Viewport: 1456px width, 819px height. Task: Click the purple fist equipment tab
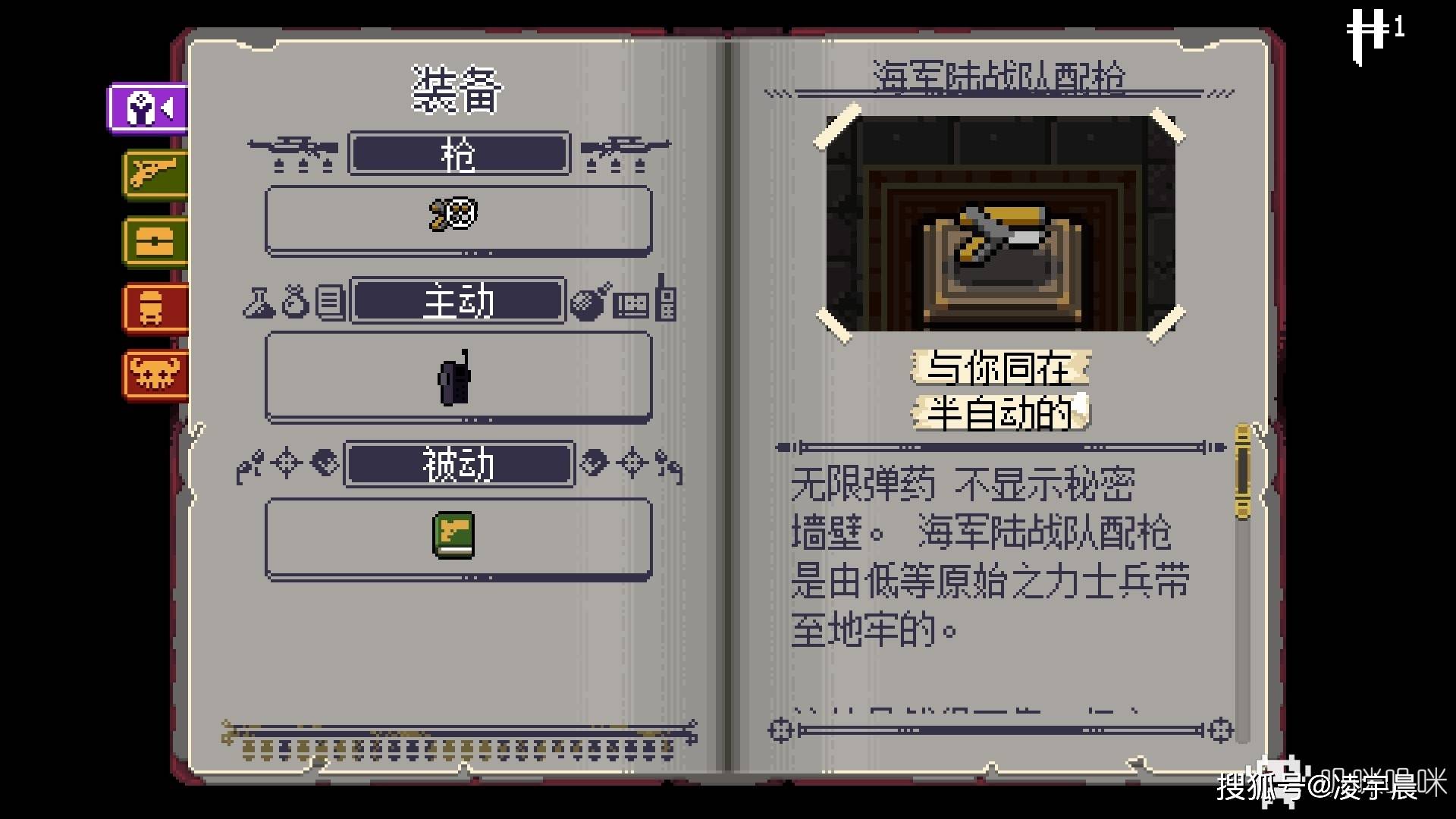[x=148, y=108]
